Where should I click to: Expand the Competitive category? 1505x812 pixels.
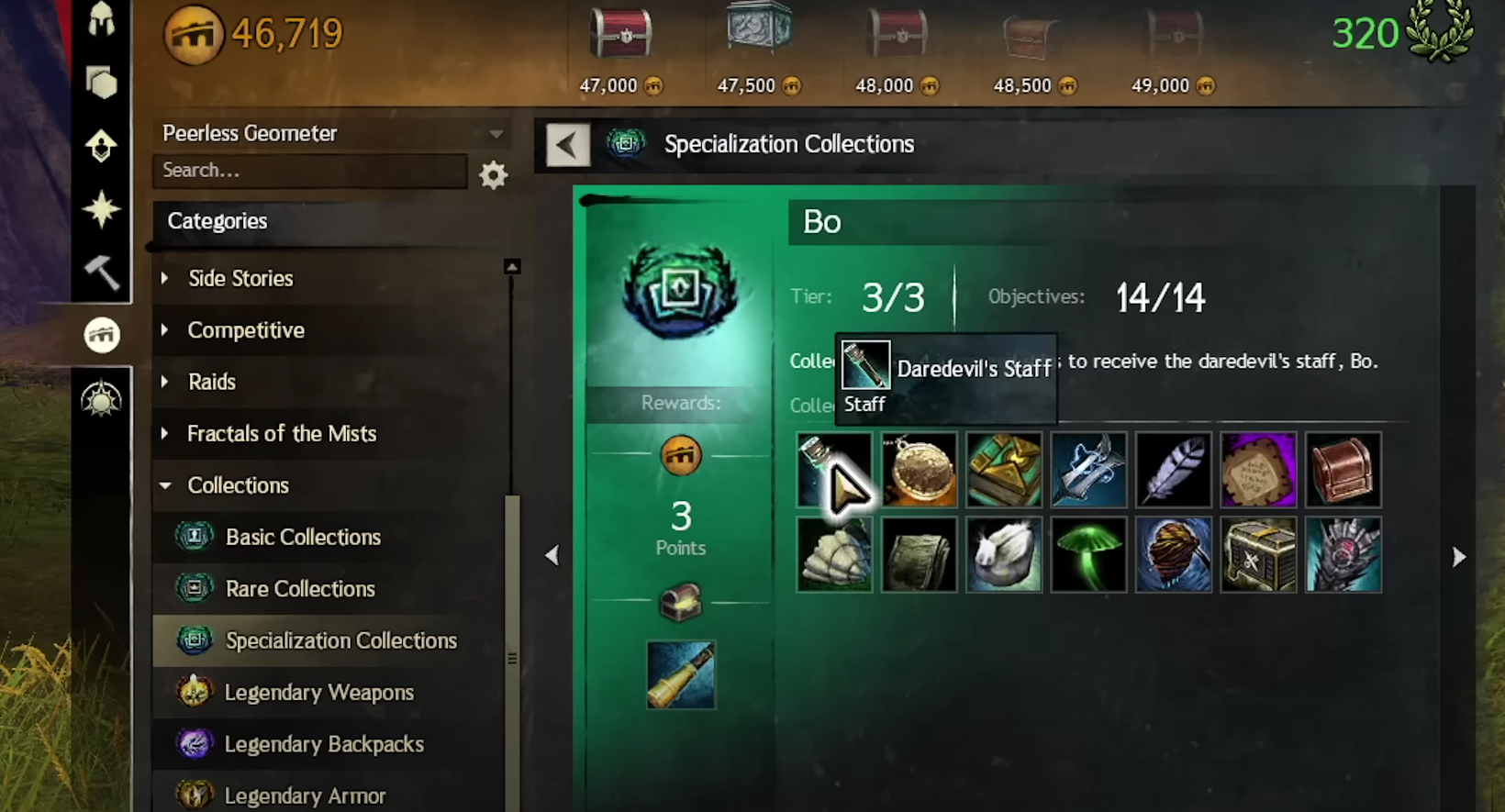click(246, 330)
